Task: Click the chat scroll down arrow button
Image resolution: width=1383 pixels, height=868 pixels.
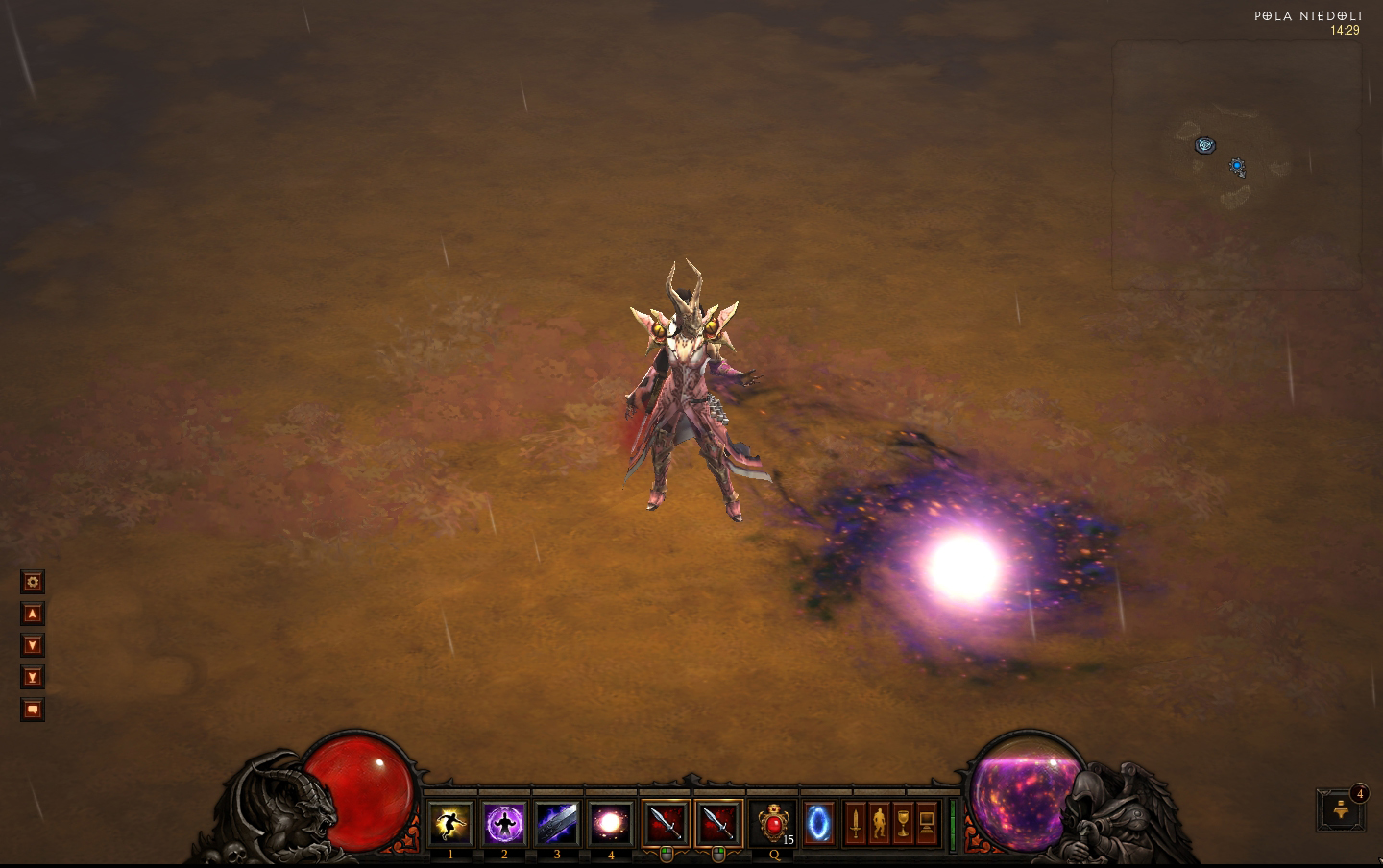Action: pos(33,645)
